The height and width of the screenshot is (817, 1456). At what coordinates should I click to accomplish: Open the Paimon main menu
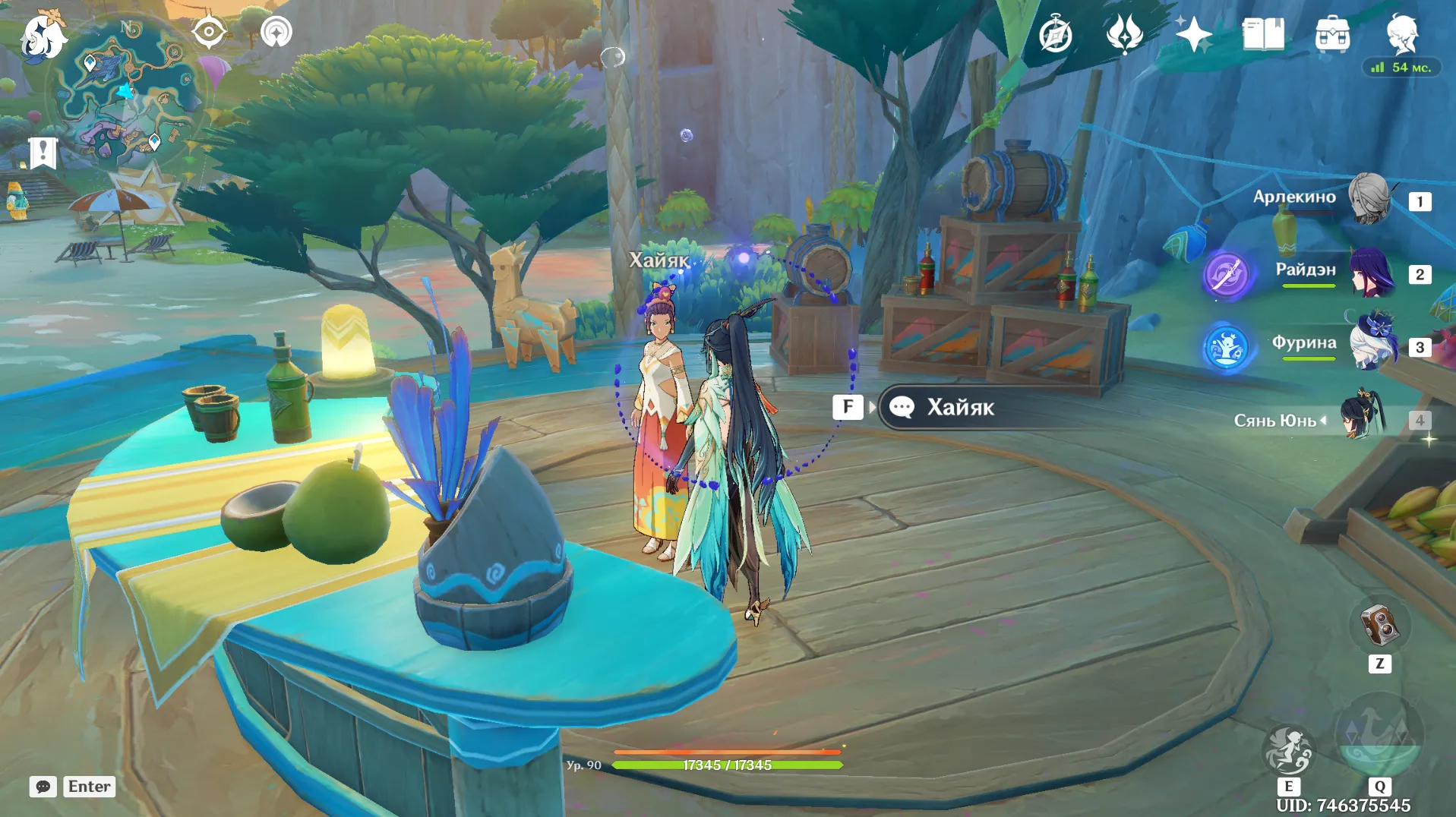[x=43, y=36]
